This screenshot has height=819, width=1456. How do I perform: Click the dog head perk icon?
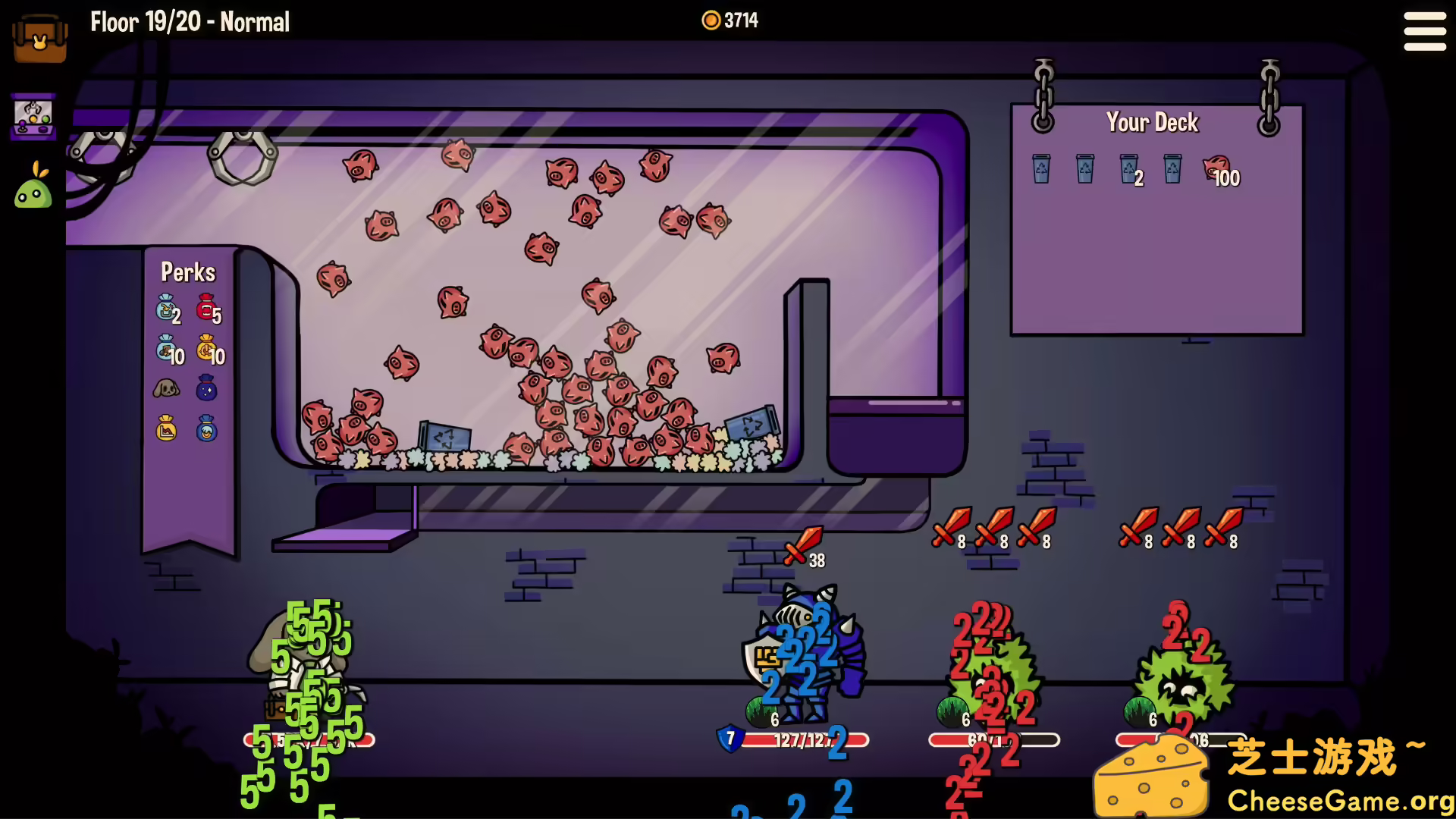click(165, 389)
